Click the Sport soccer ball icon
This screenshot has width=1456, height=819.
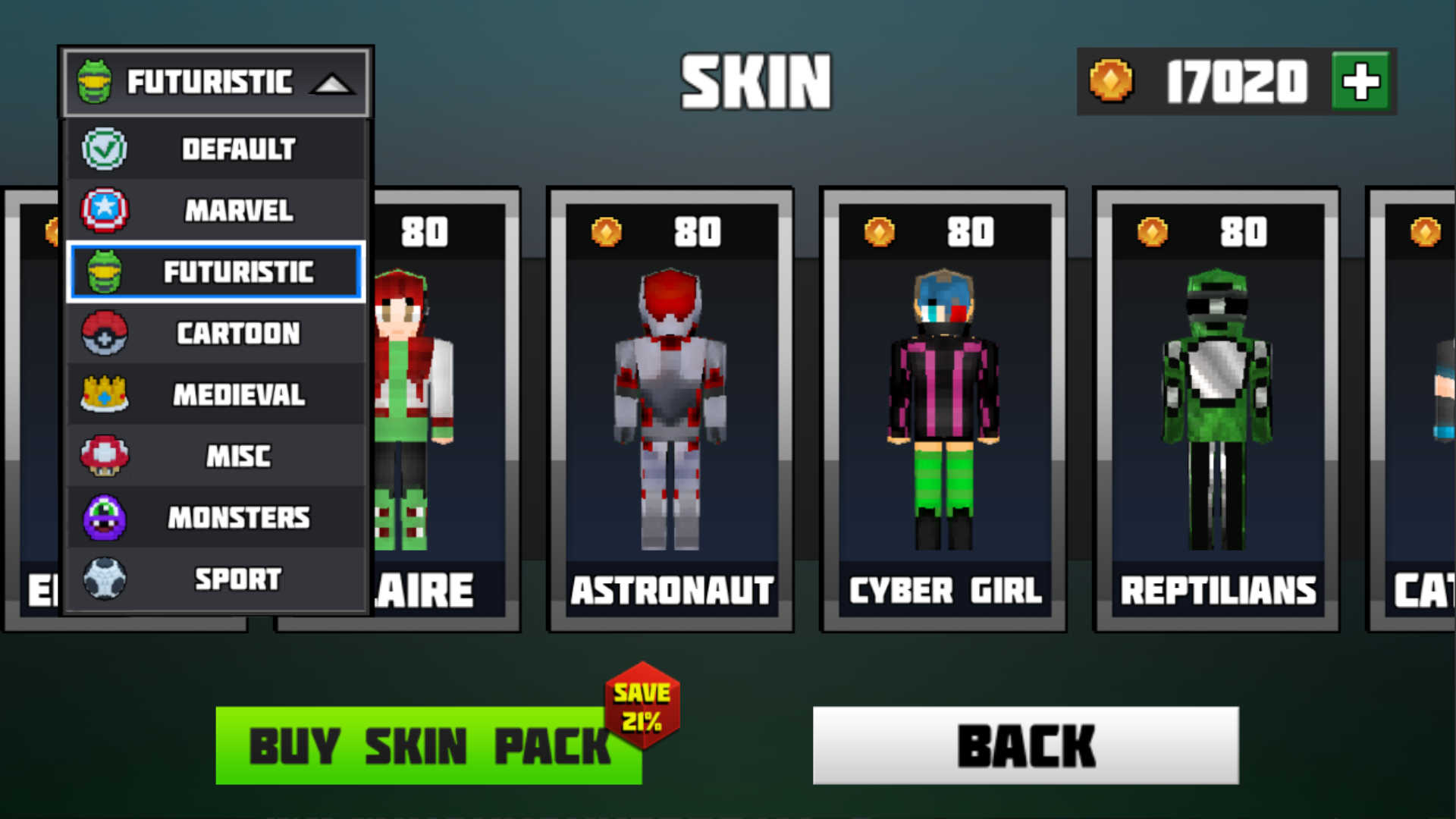coord(105,578)
